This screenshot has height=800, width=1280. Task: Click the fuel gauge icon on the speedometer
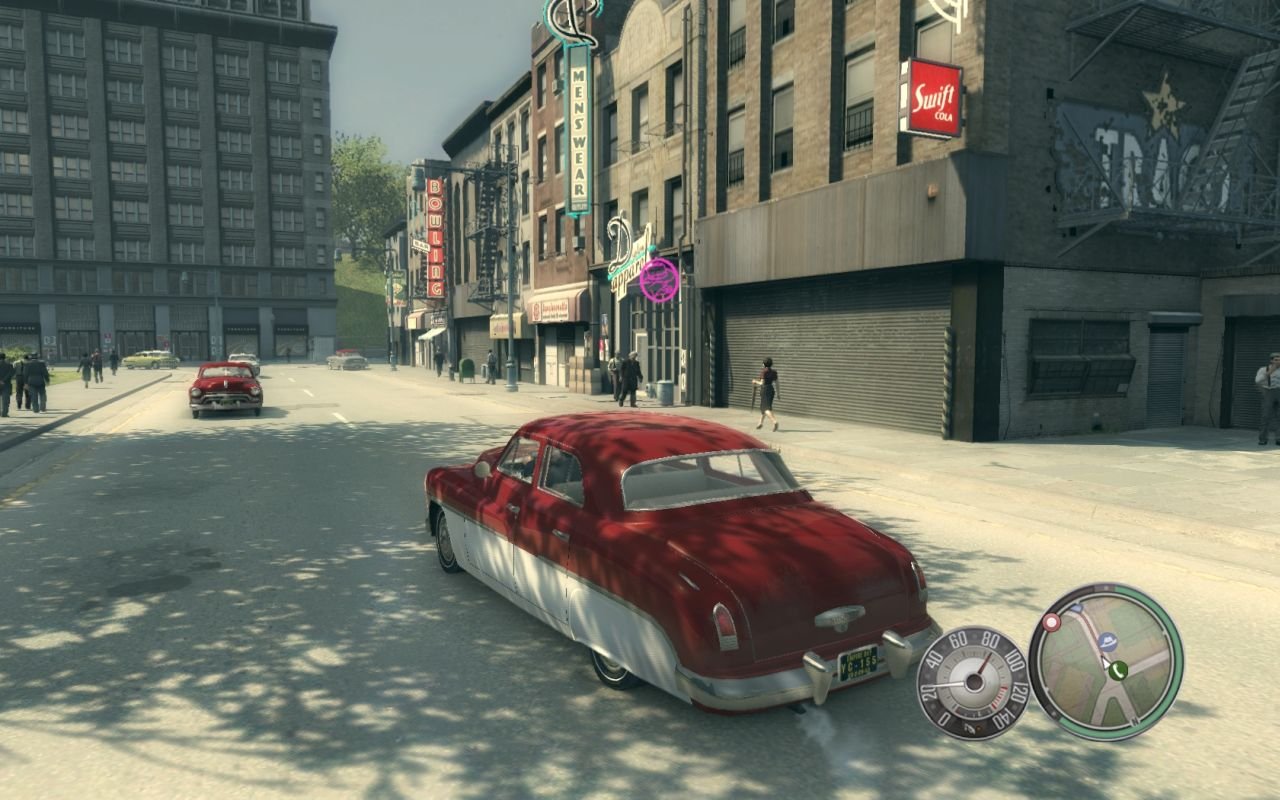[969, 727]
